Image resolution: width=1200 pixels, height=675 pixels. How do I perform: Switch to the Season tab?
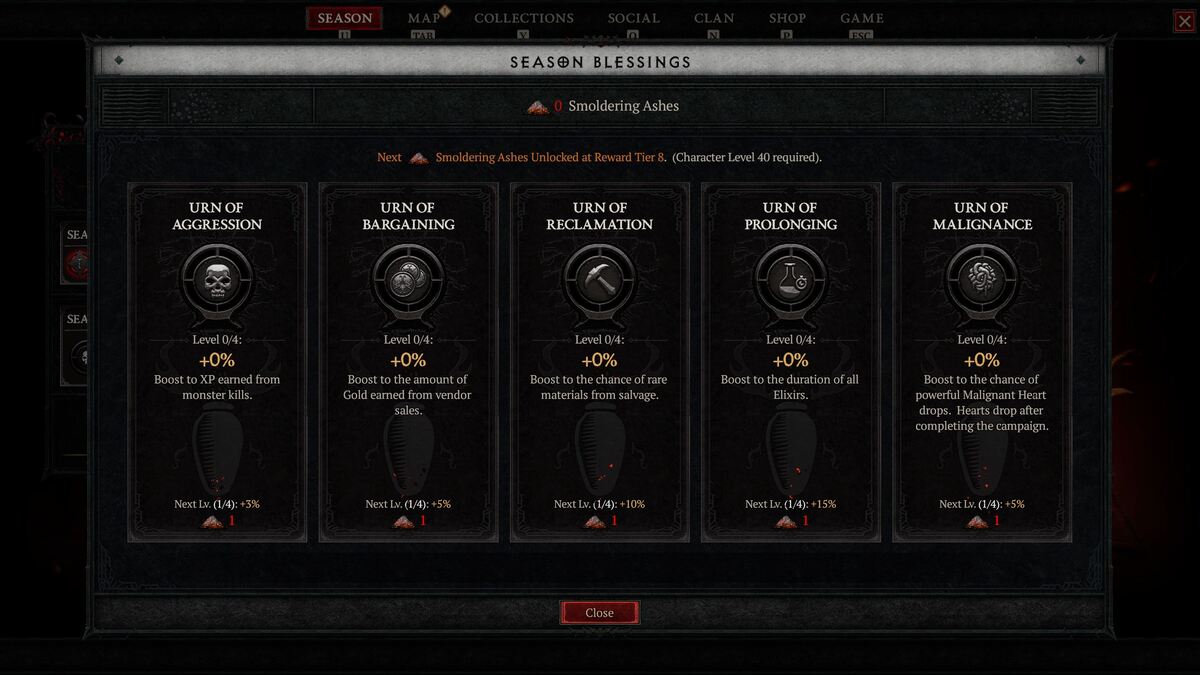click(344, 18)
